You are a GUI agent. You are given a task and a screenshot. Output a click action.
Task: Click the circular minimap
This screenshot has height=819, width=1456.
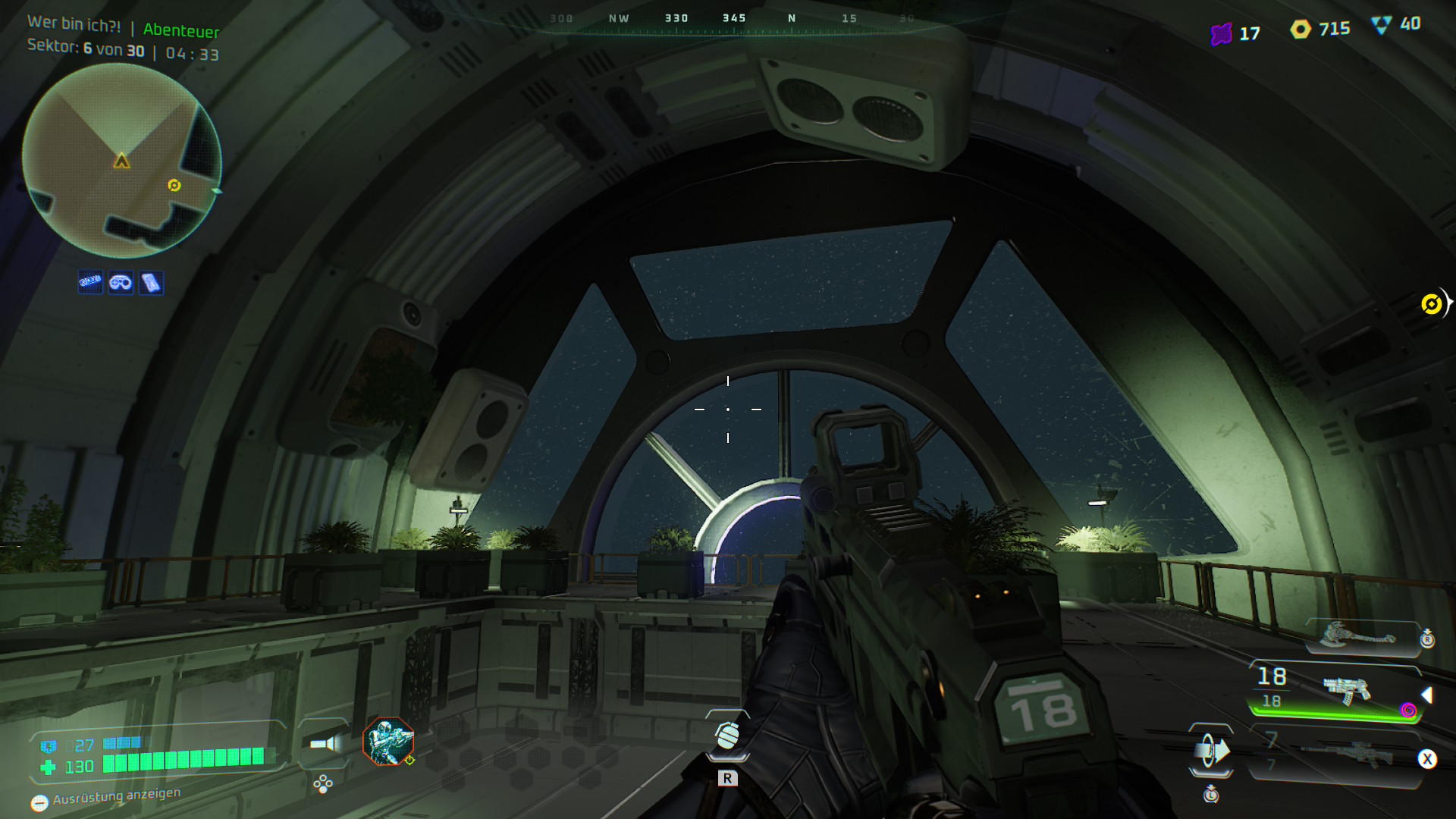click(x=121, y=161)
